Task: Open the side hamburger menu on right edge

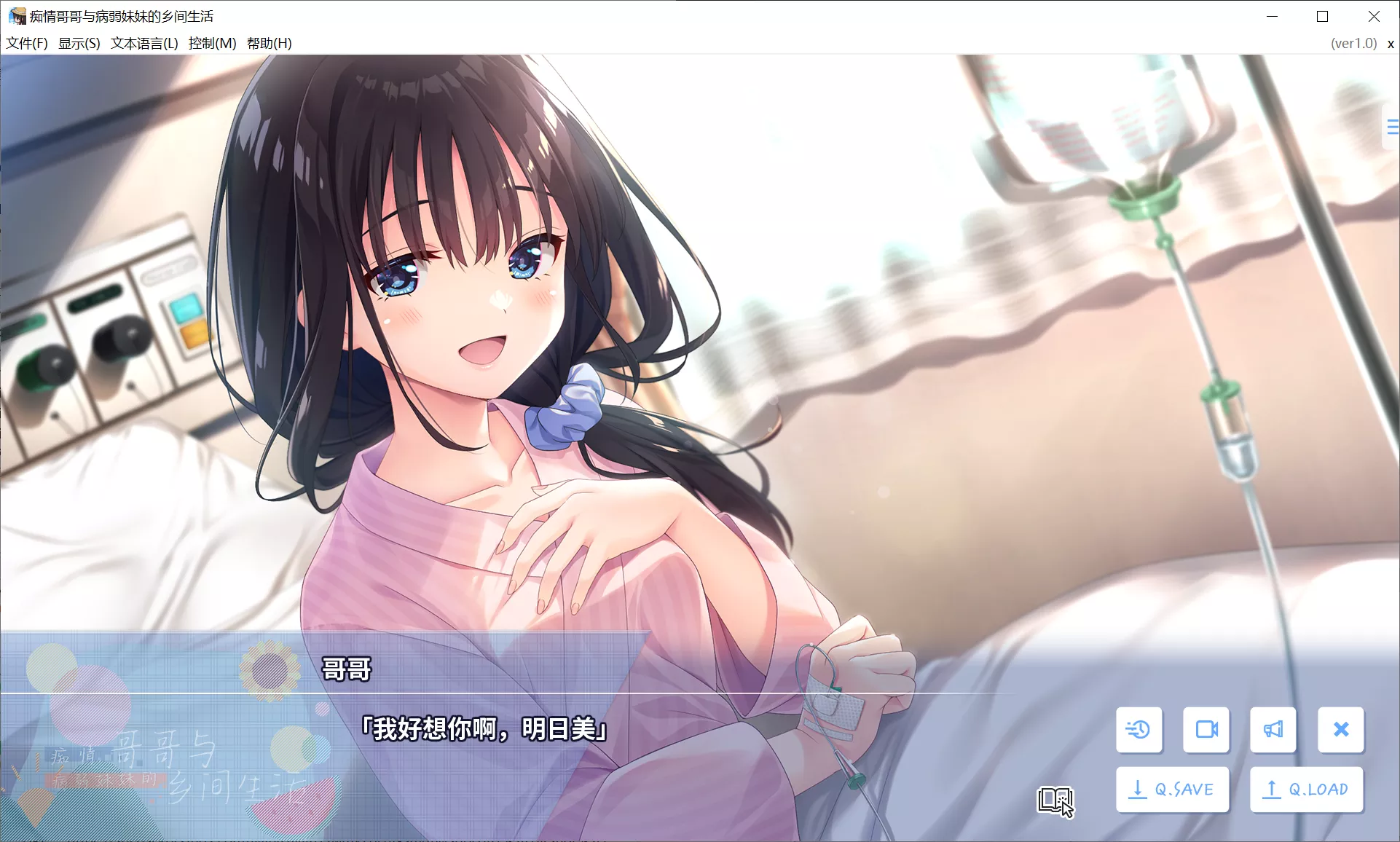Action: (x=1392, y=127)
